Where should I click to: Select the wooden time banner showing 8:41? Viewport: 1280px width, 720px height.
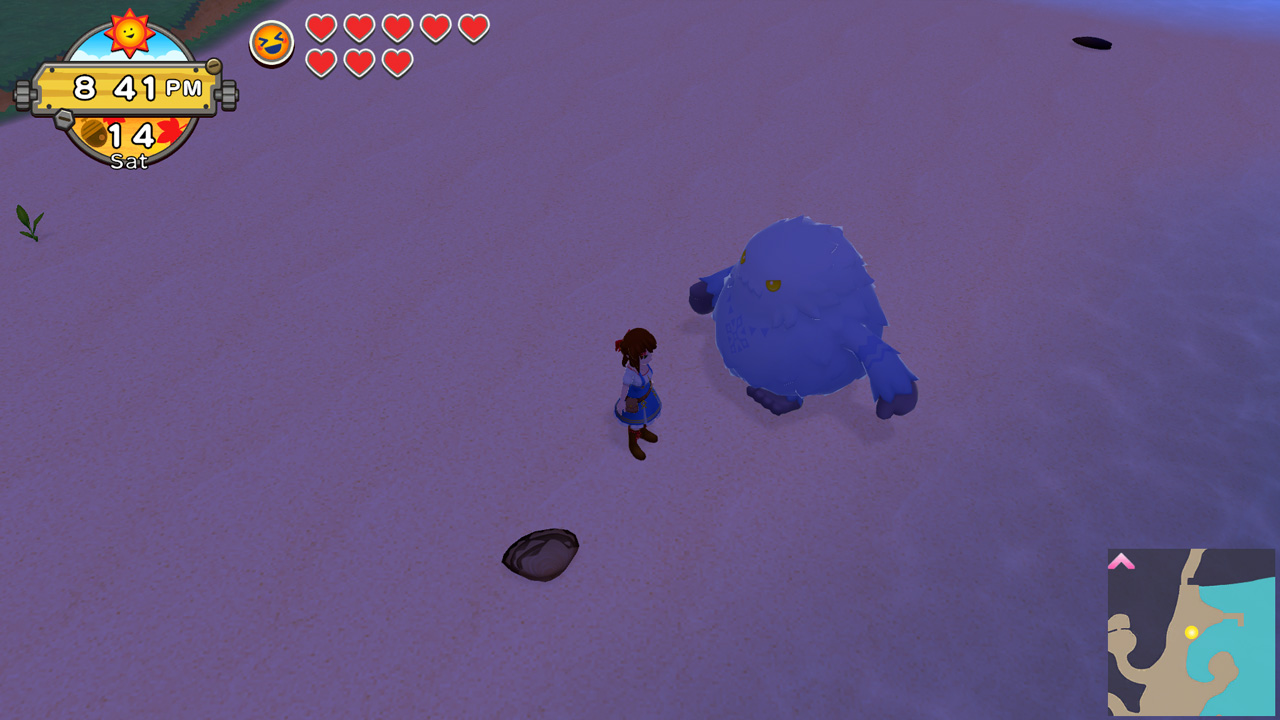128,88
